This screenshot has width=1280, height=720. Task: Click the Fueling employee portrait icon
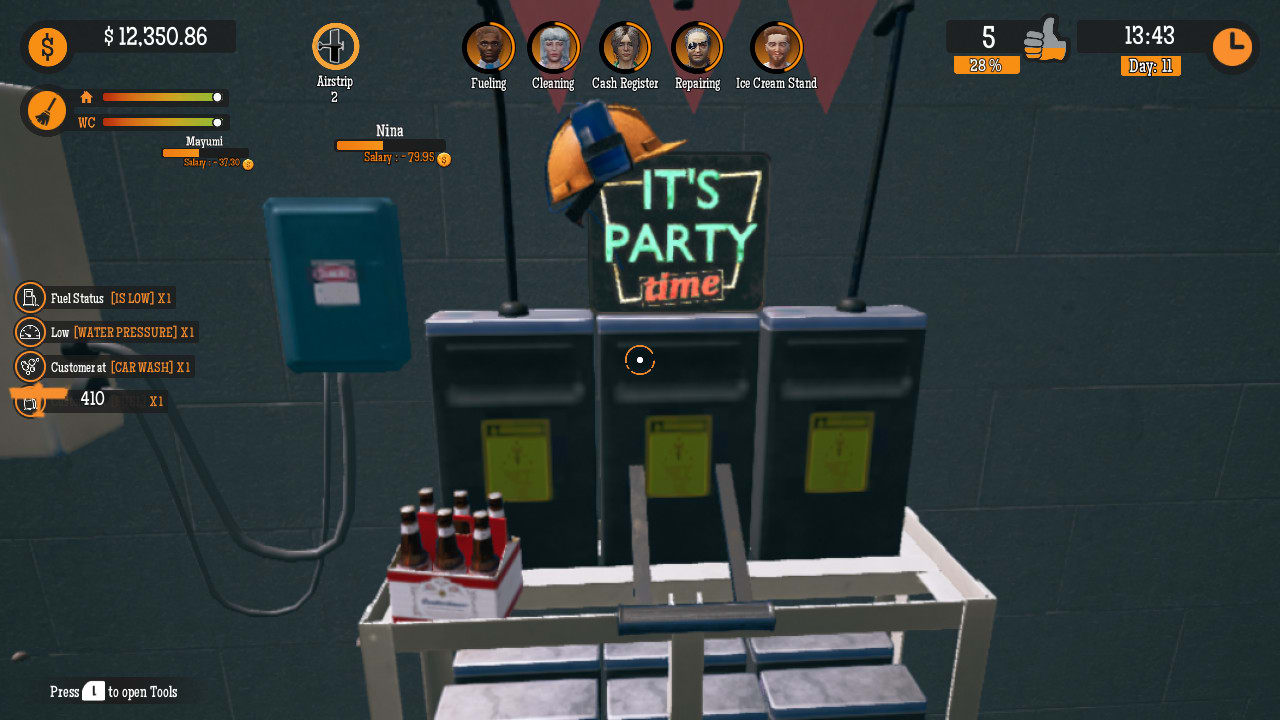pyautogui.click(x=487, y=47)
